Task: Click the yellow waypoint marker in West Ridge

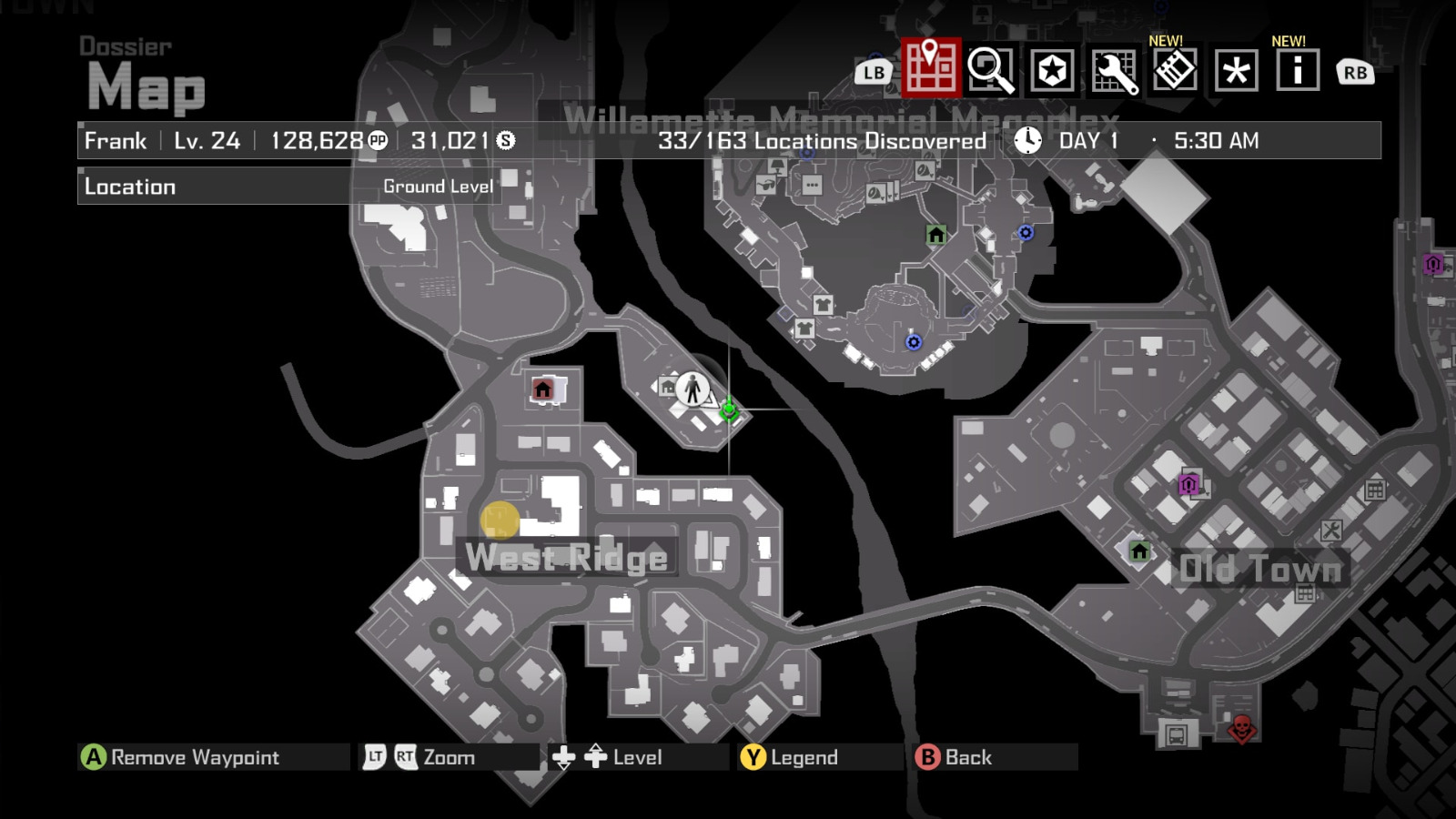Action: 500,521
